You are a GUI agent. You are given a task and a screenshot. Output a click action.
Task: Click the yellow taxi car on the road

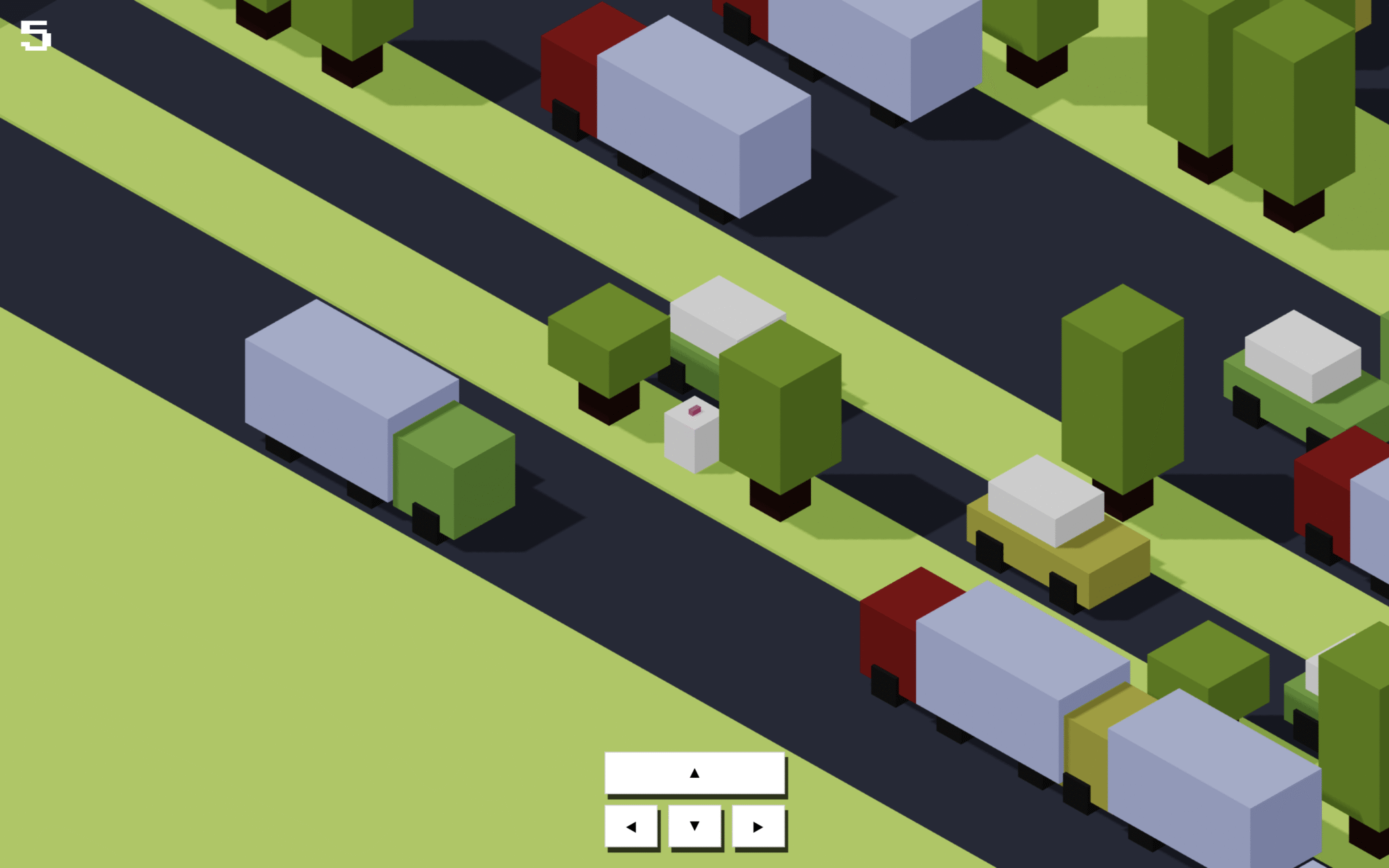(x=1058, y=536)
